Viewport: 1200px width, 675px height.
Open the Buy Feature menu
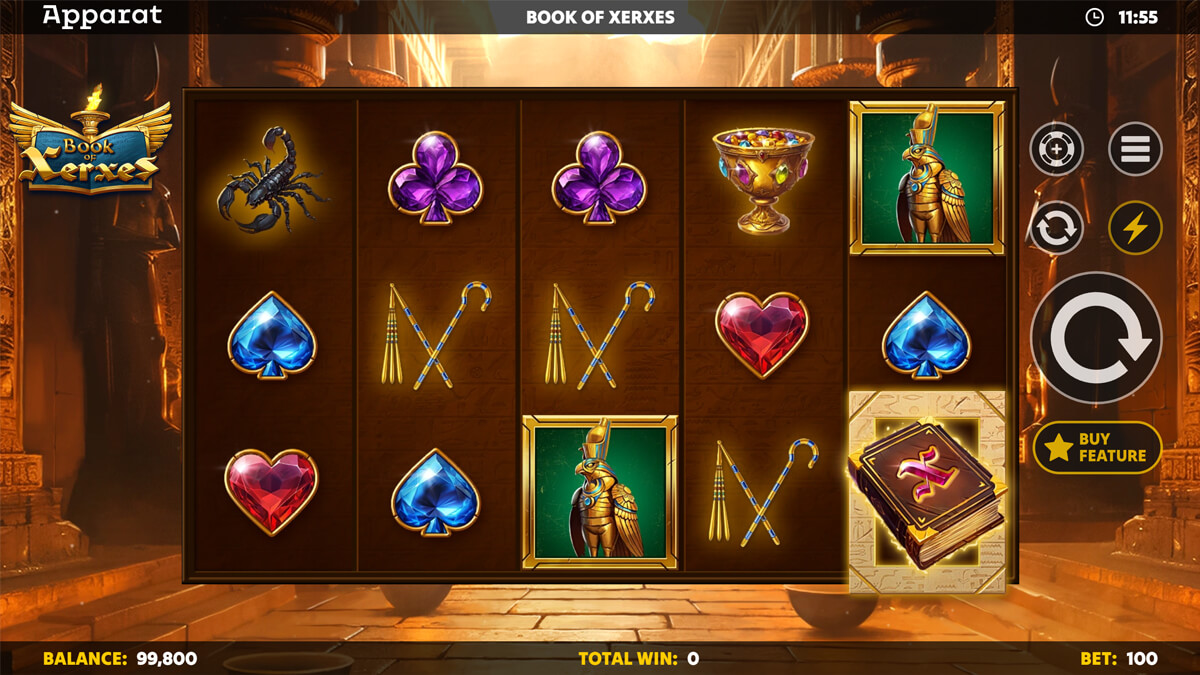point(1097,447)
